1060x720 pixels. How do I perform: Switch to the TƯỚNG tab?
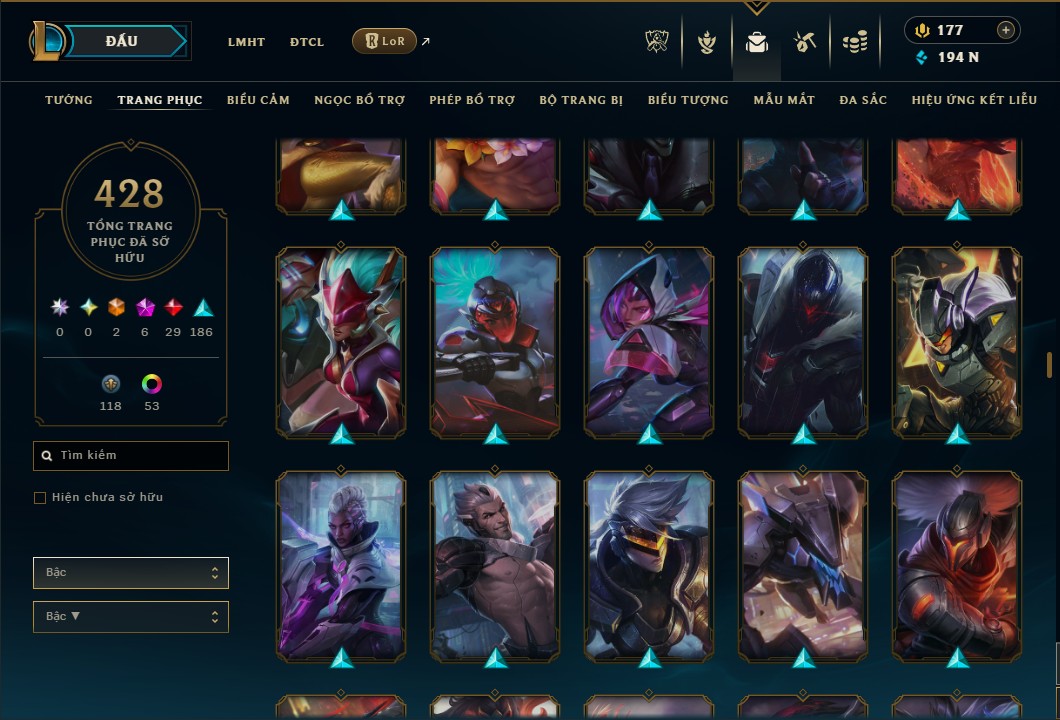(69, 100)
